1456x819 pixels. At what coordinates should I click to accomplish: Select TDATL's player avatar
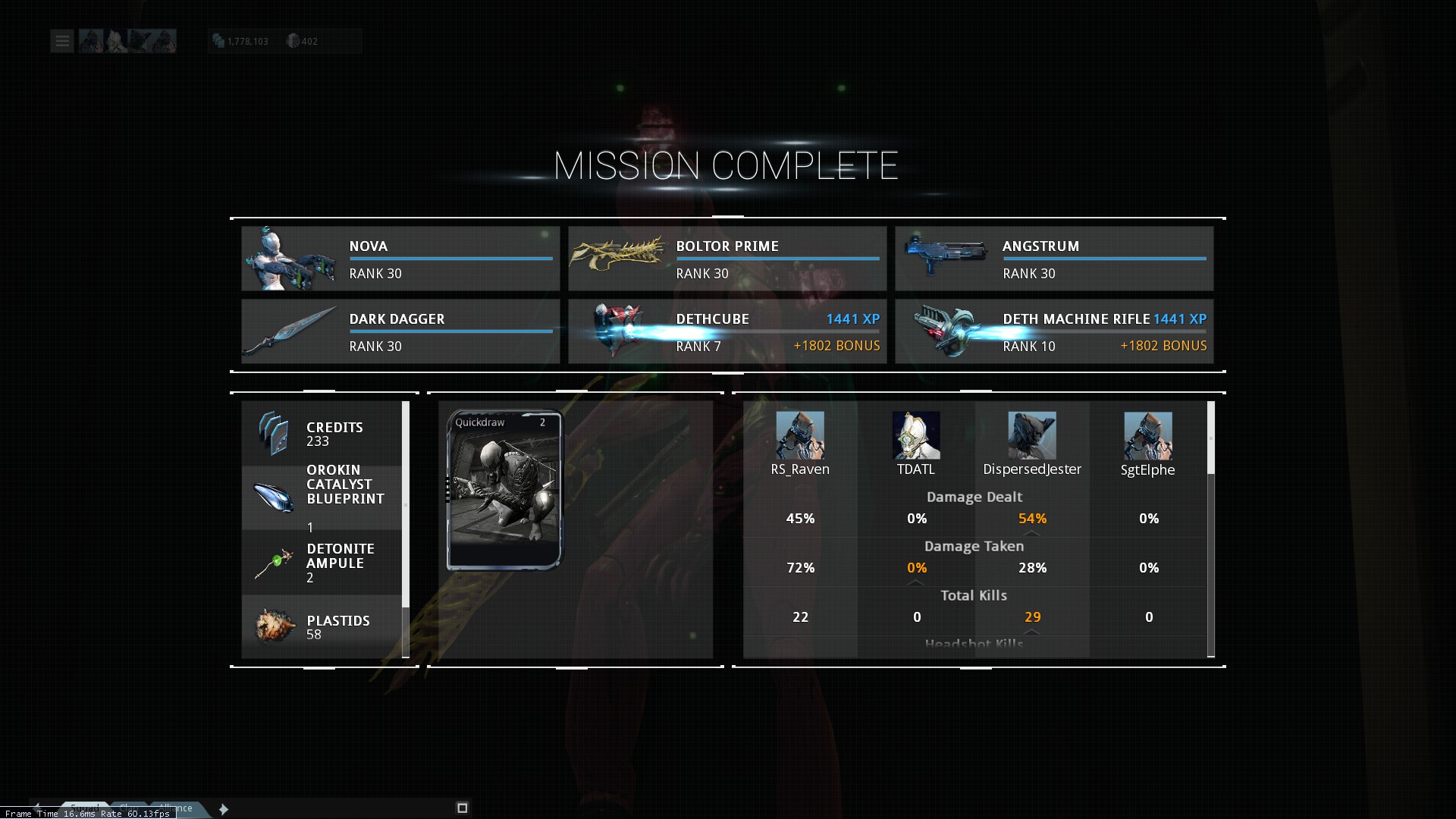tap(915, 435)
